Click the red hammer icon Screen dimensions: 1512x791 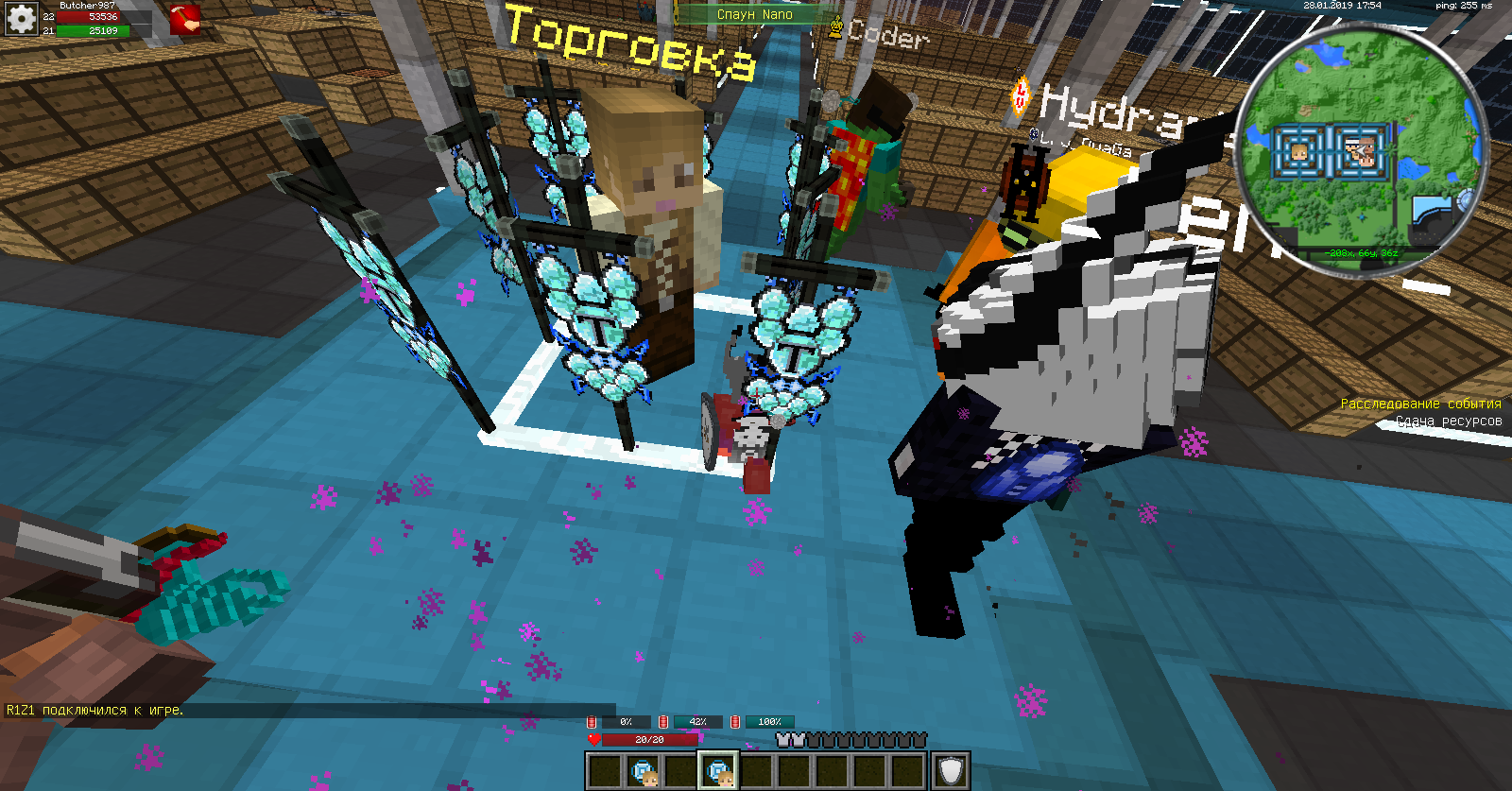click(184, 19)
